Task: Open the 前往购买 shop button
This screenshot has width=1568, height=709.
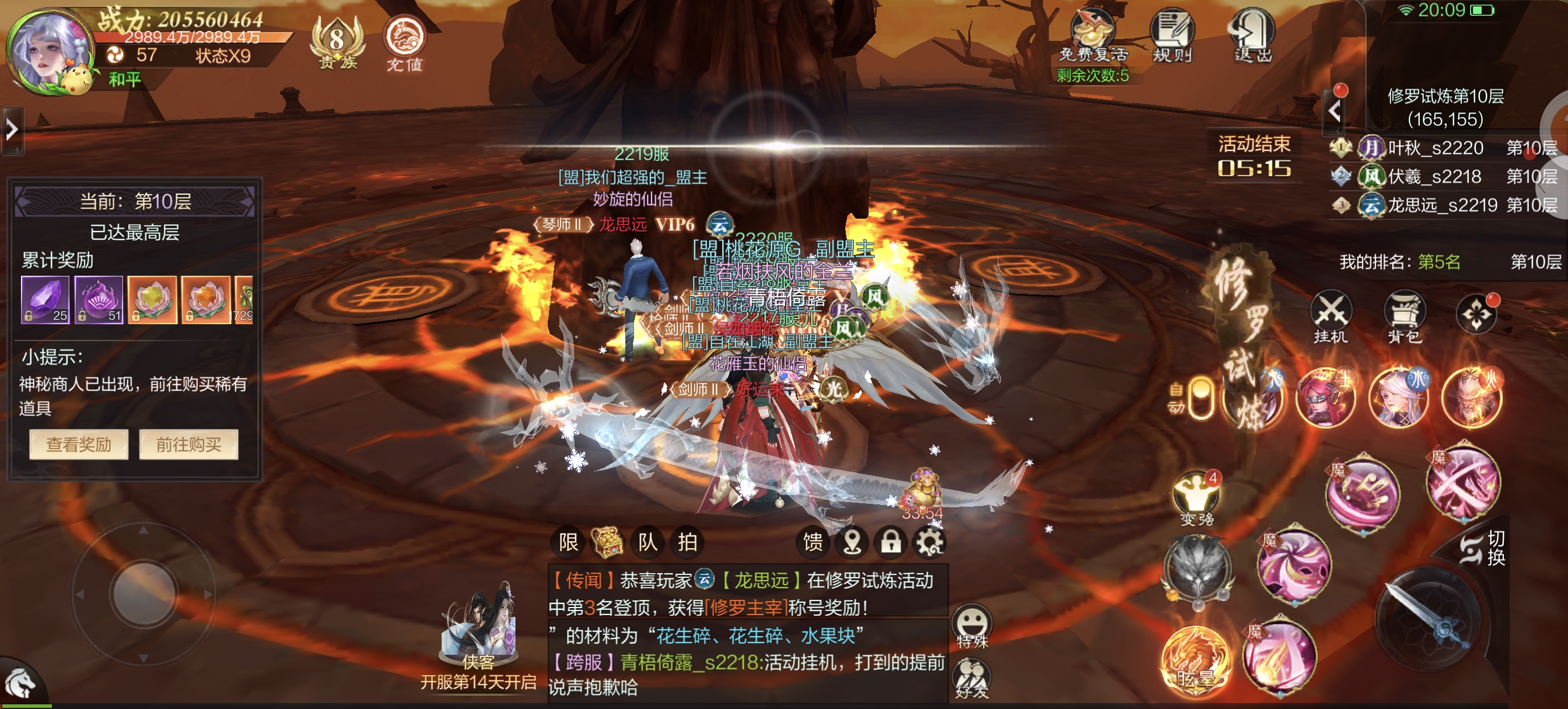Action: pyautogui.click(x=188, y=445)
